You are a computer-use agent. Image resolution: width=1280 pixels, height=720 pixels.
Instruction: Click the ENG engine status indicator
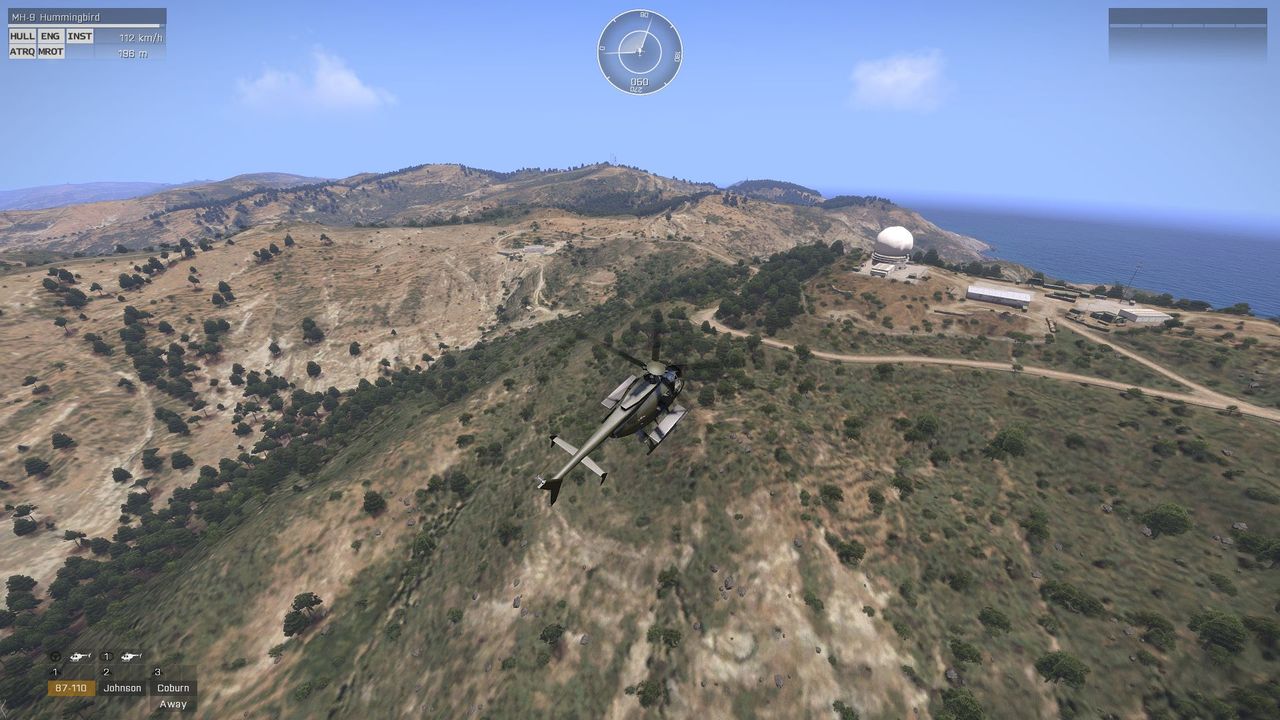click(51, 36)
